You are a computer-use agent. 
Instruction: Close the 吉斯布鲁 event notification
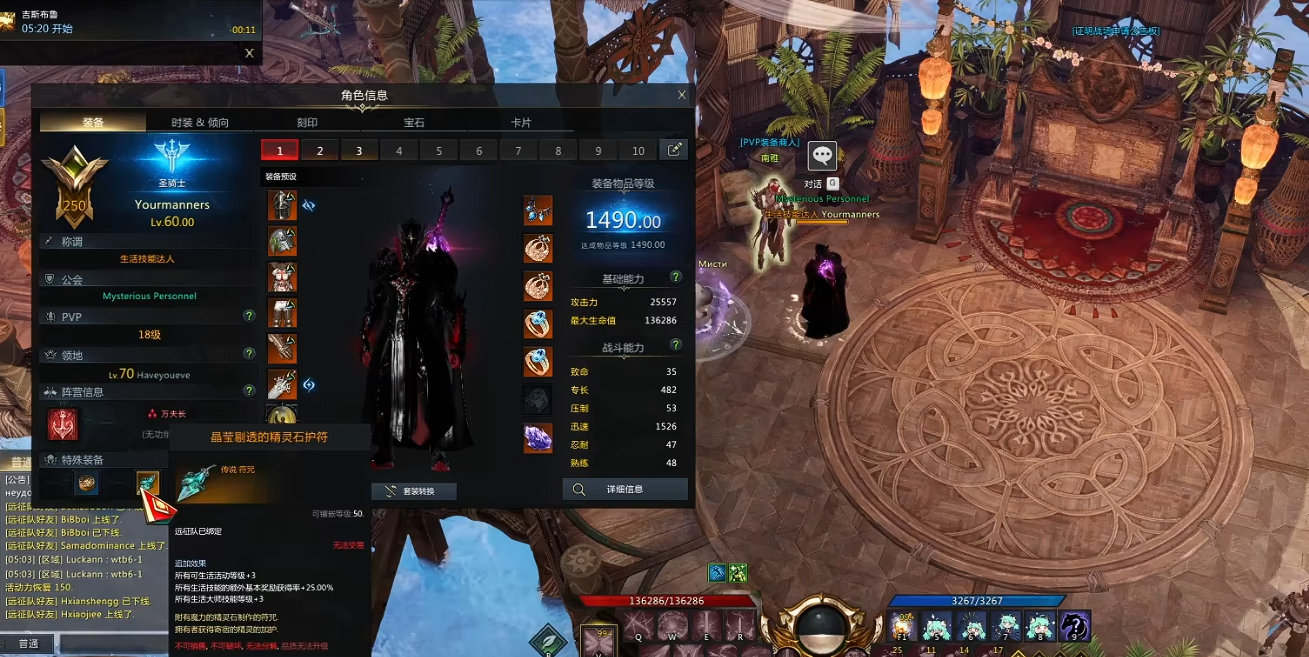pos(249,53)
